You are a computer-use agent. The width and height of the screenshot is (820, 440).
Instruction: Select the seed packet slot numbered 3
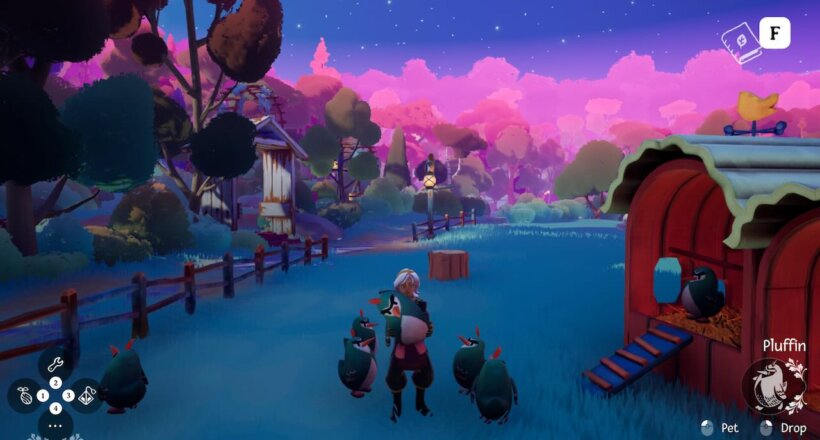click(86, 396)
